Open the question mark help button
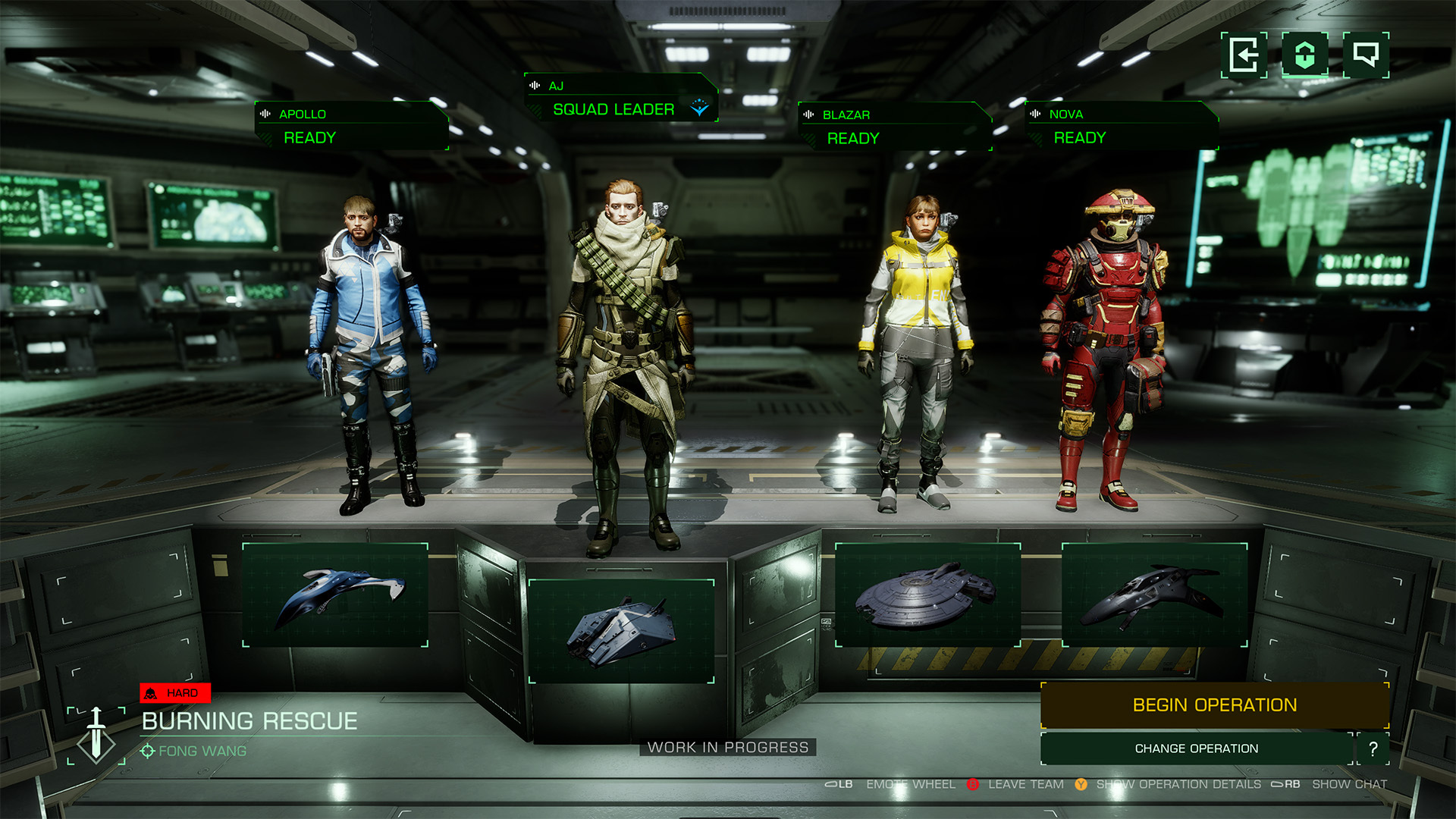 (x=1373, y=748)
